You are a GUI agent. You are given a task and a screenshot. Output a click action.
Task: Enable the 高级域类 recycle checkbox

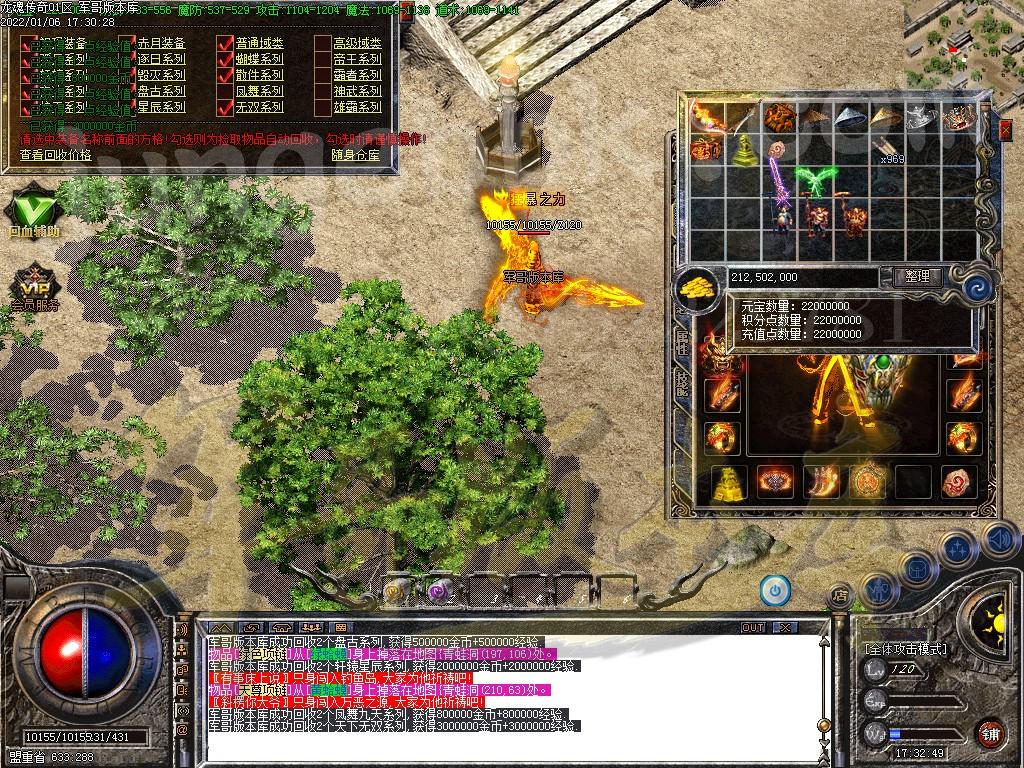[x=322, y=43]
